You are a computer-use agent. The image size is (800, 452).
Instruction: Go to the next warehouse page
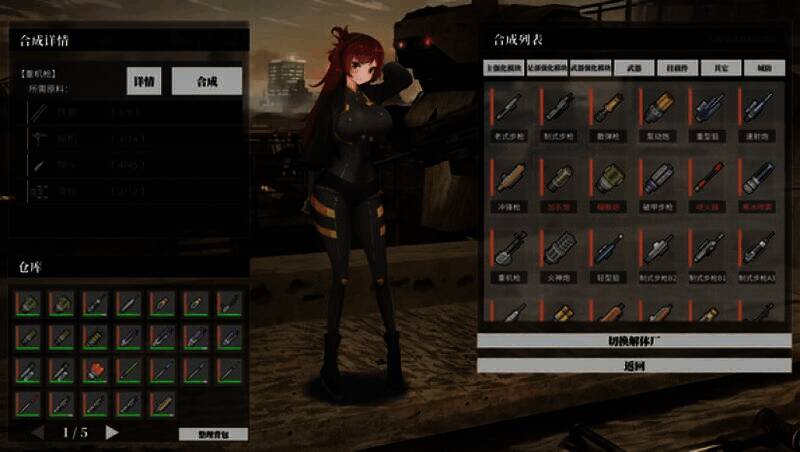(x=112, y=432)
